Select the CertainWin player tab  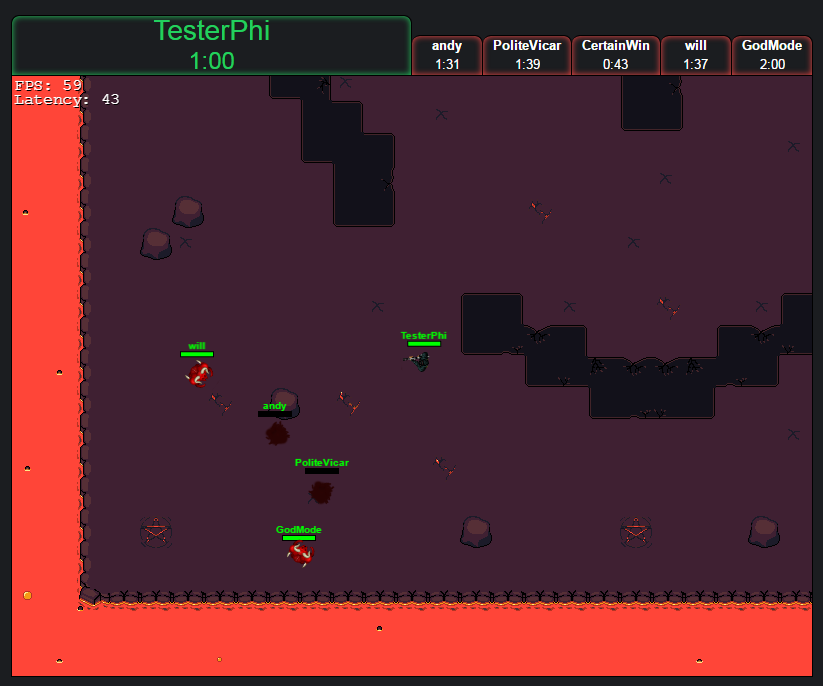point(615,55)
